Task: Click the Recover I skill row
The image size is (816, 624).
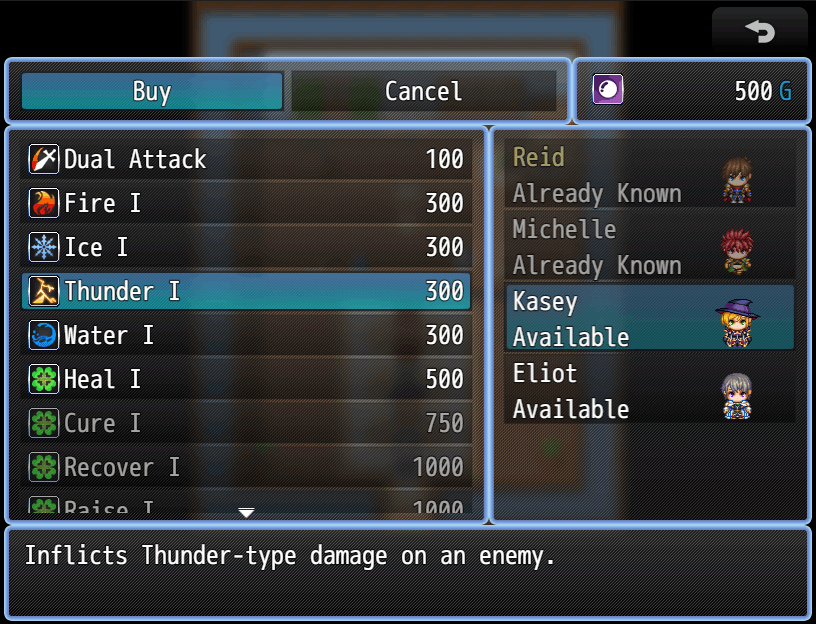Action: pyautogui.click(x=246, y=467)
